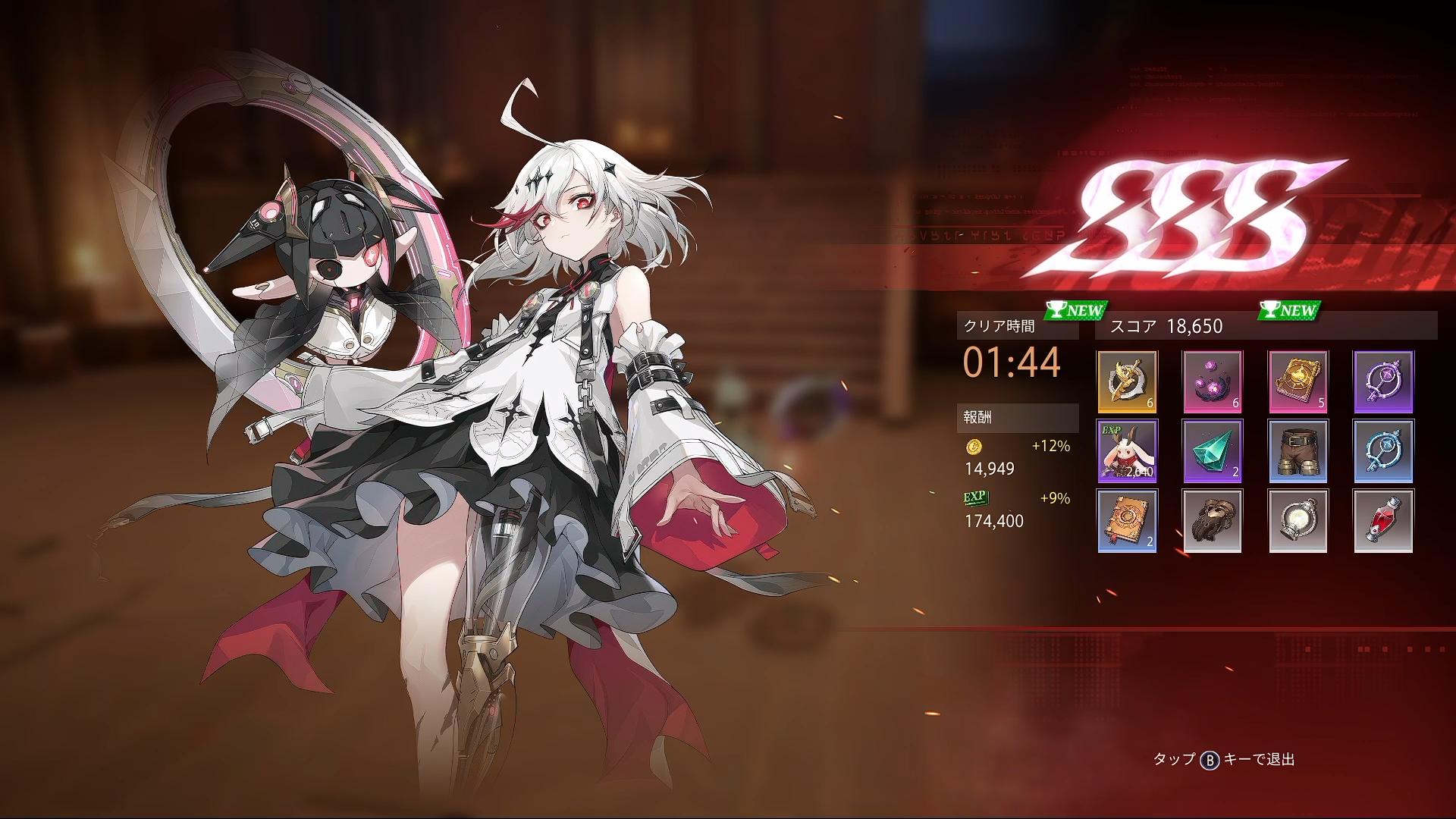Screen dimensions: 1456x819
Task: Select the red potion bottle reward
Action: click(1383, 520)
